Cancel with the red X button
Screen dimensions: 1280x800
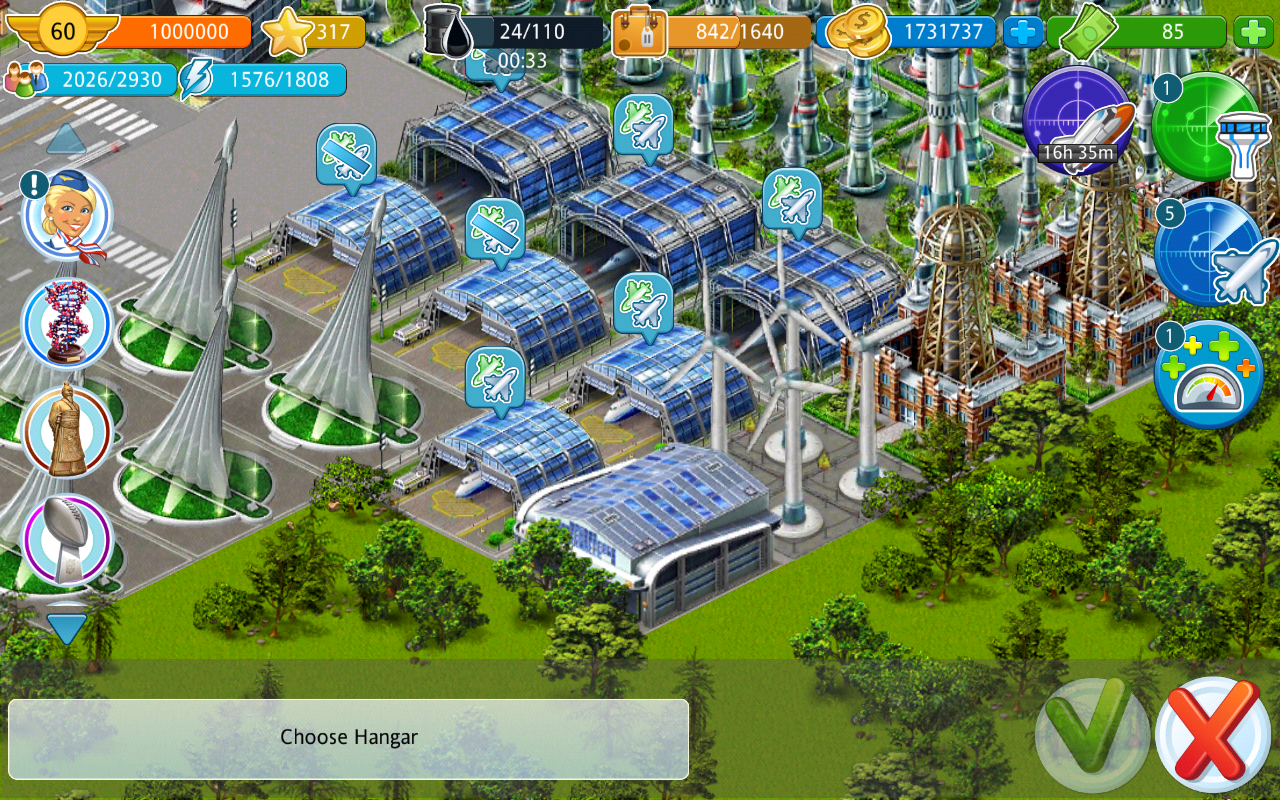[x=1214, y=735]
